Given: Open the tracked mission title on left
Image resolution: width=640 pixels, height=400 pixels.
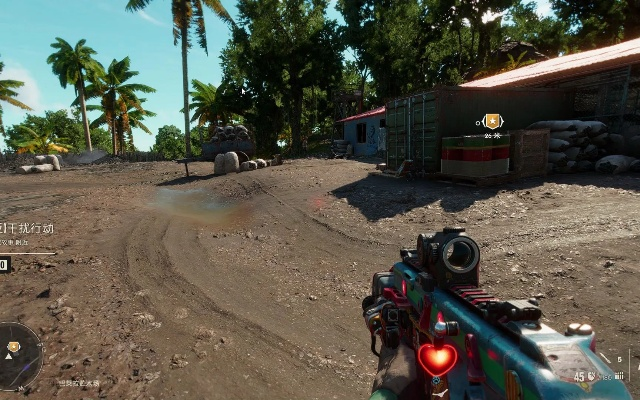Looking at the screenshot, I should click(x=28, y=228).
